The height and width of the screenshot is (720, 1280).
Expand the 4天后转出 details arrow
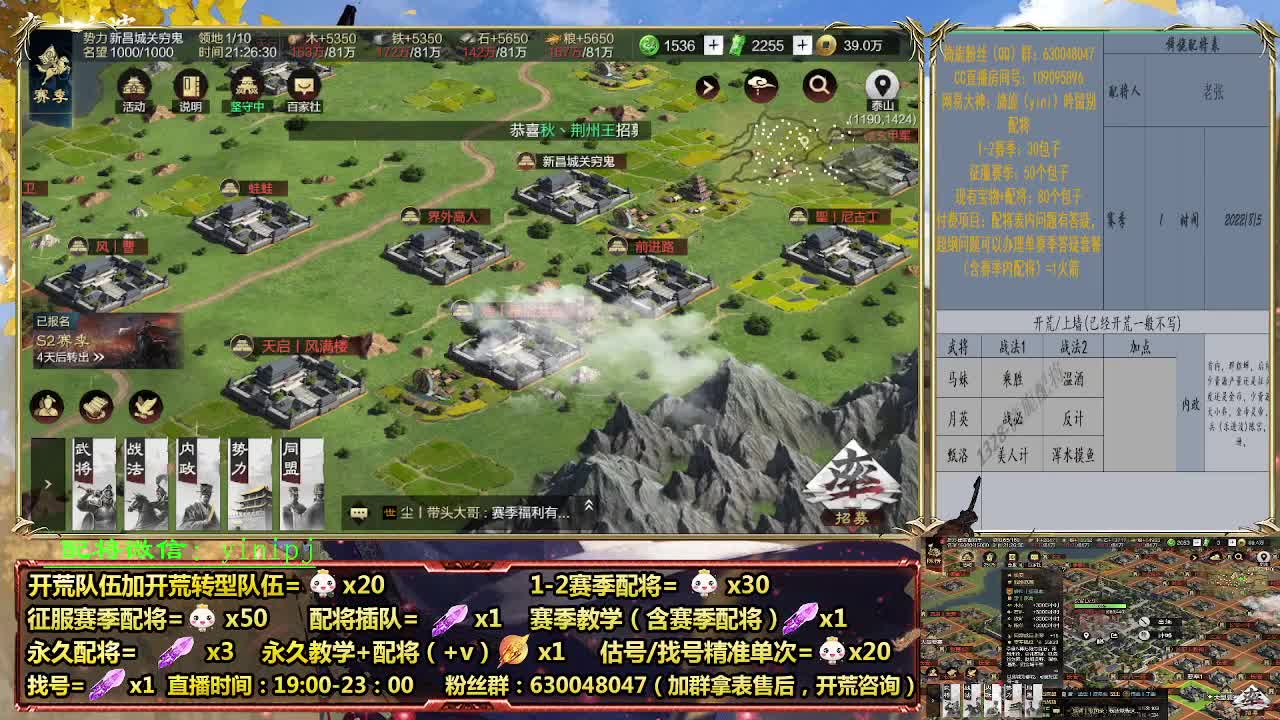99,357
